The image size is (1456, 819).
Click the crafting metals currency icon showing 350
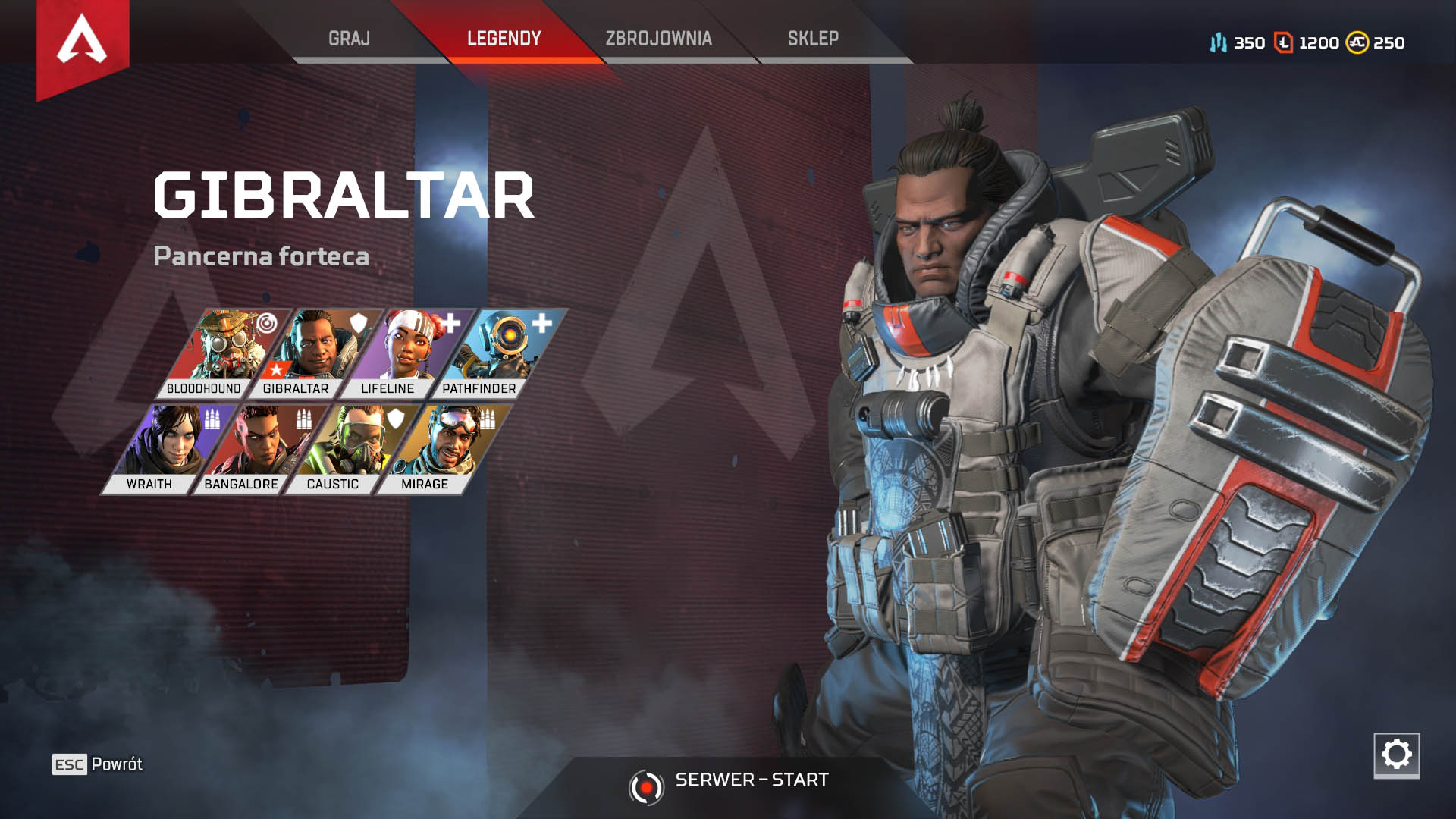(1218, 44)
